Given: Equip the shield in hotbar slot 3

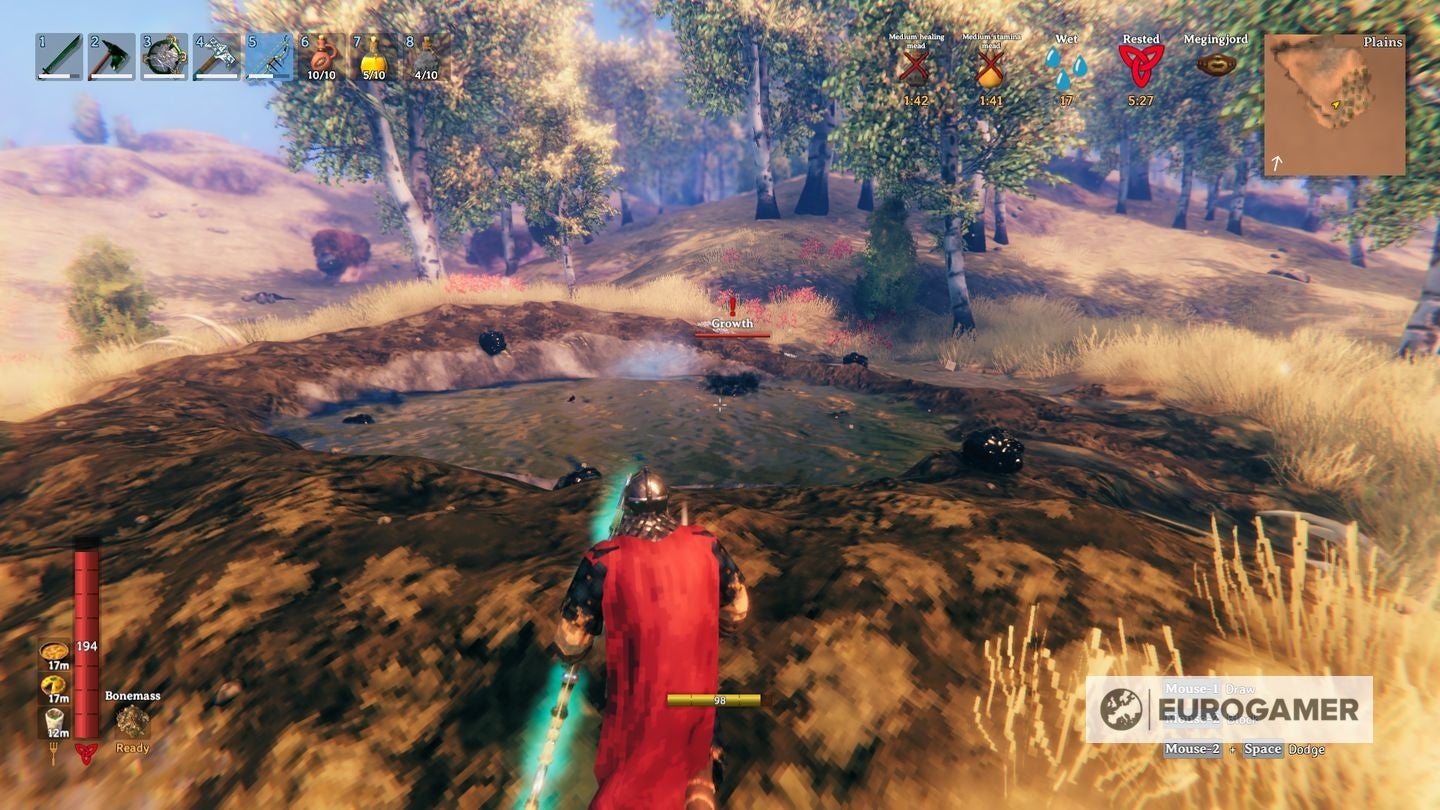Looking at the screenshot, I should (x=164, y=58).
